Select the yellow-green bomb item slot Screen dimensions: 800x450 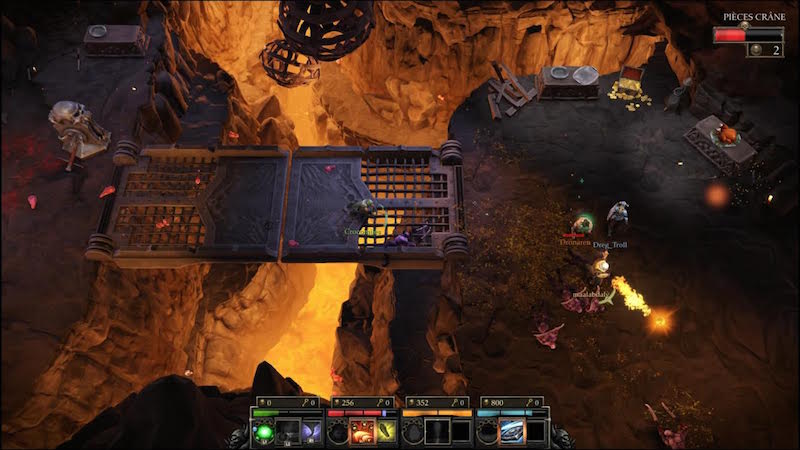click(x=386, y=432)
